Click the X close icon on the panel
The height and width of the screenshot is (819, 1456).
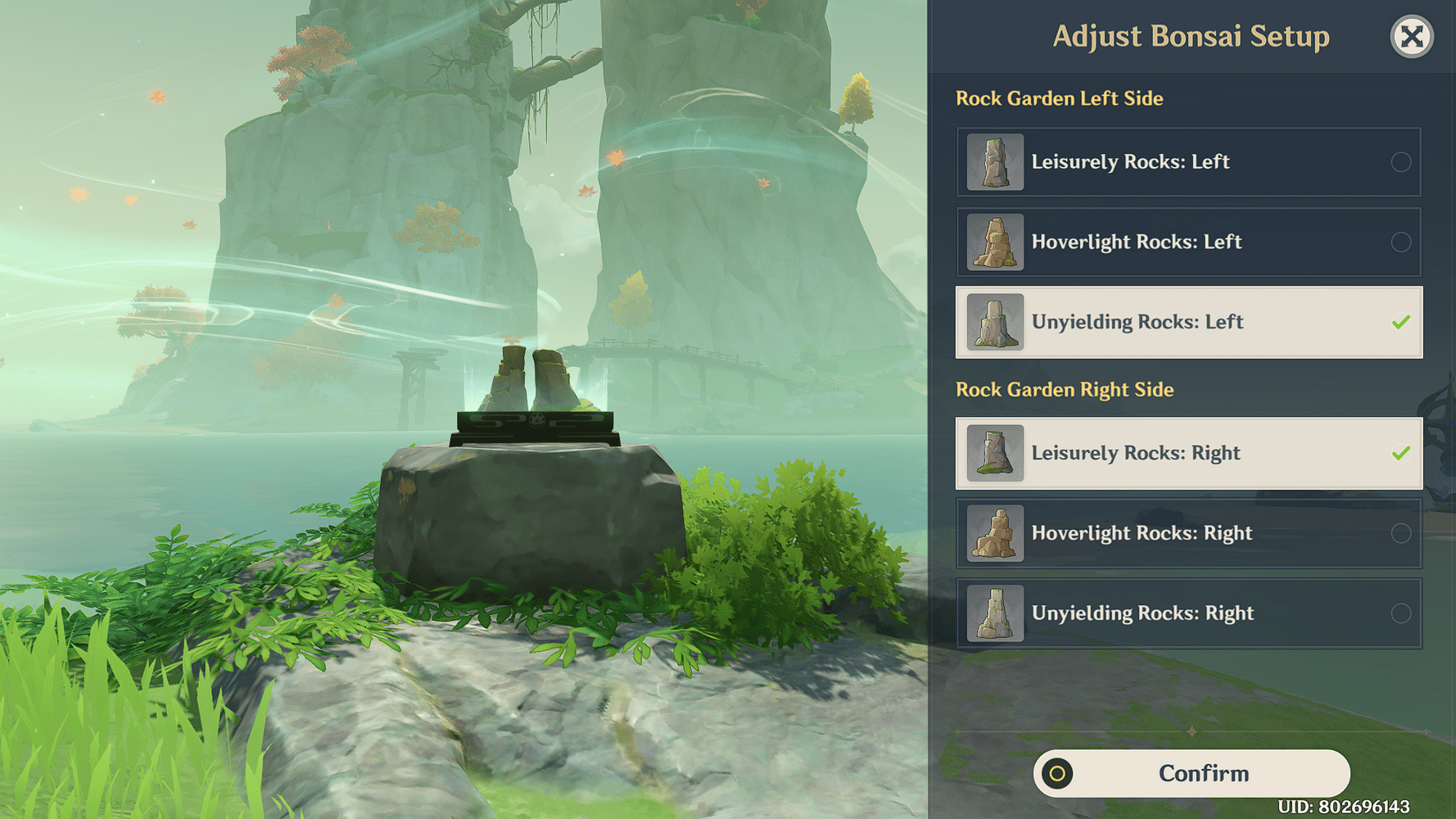click(1412, 35)
